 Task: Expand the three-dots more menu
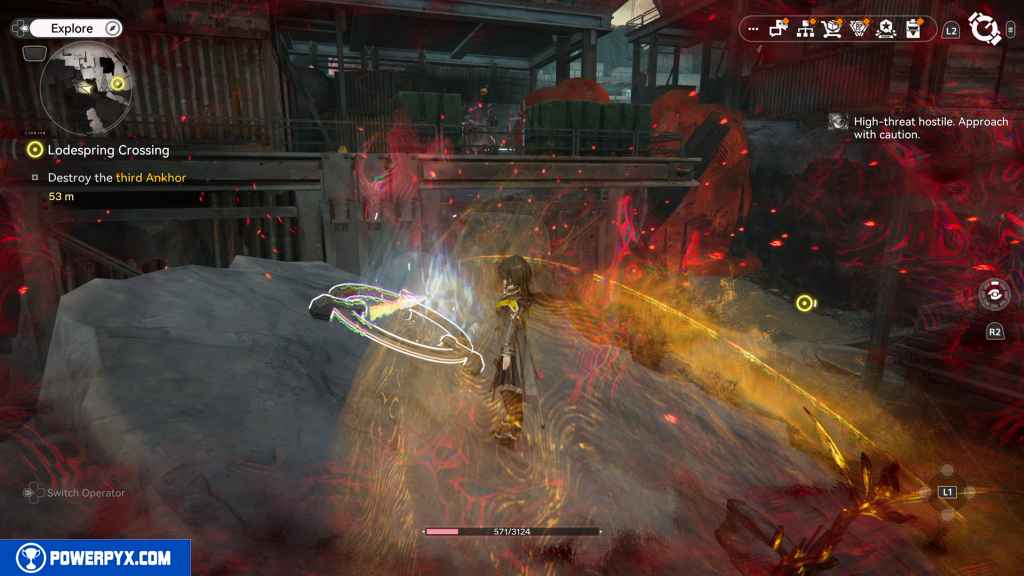tap(753, 30)
